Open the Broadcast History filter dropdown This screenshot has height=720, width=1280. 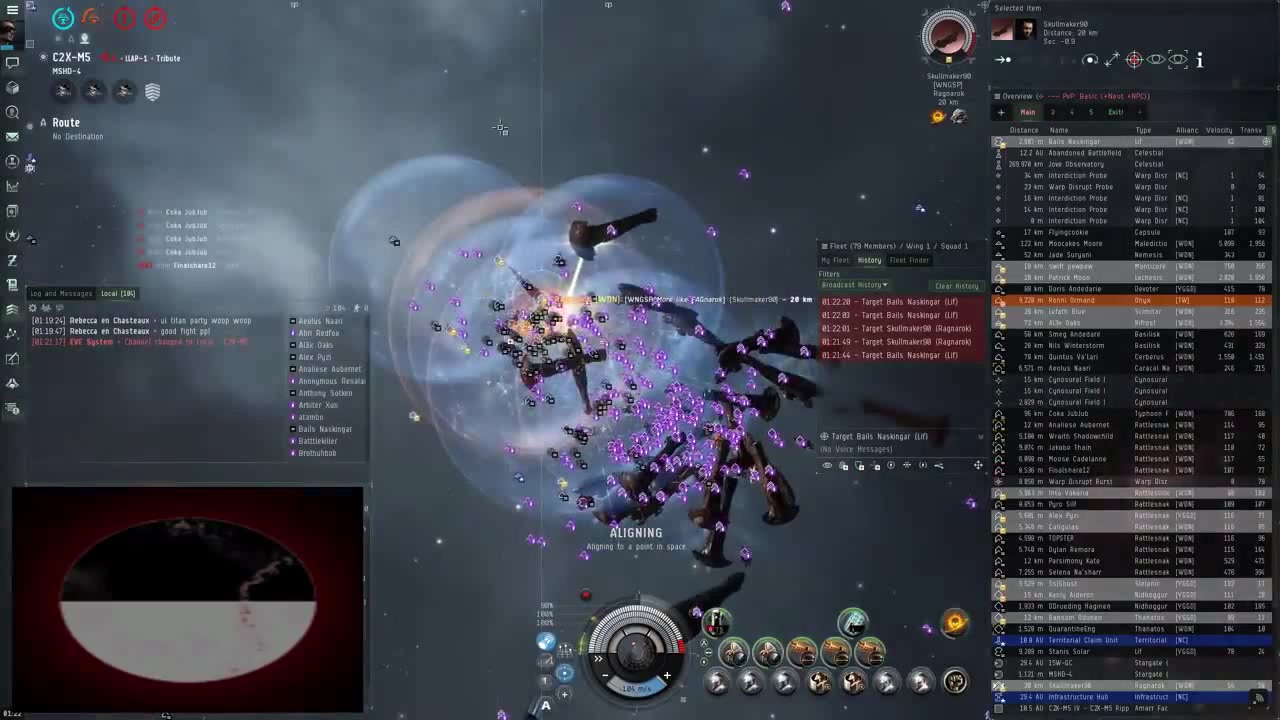[x=854, y=285]
